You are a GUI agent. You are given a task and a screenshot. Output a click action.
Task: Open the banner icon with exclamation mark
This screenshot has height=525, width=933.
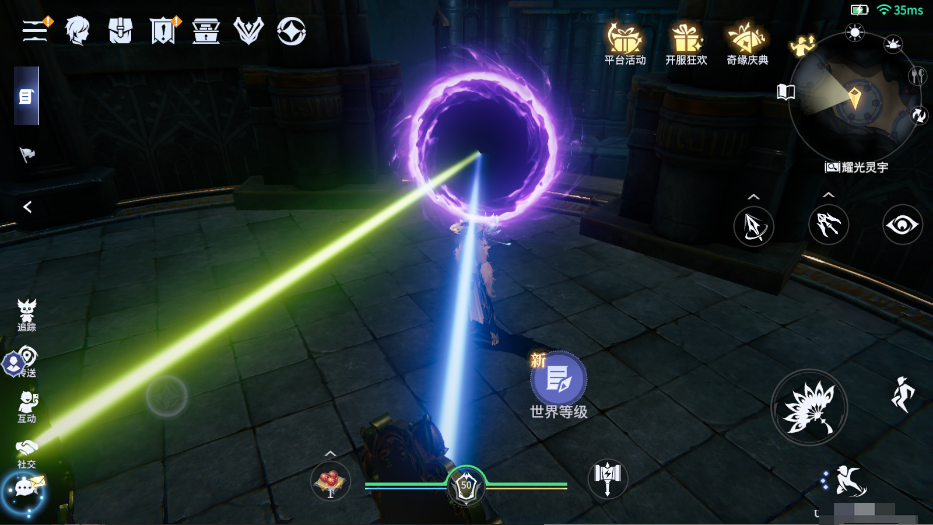163,32
